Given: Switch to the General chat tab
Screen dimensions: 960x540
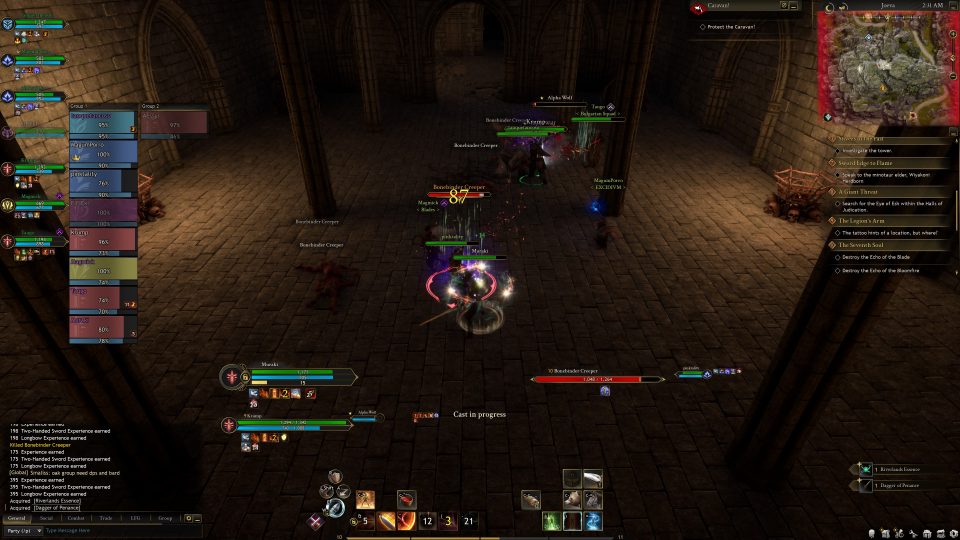Looking at the screenshot, I should (16, 518).
